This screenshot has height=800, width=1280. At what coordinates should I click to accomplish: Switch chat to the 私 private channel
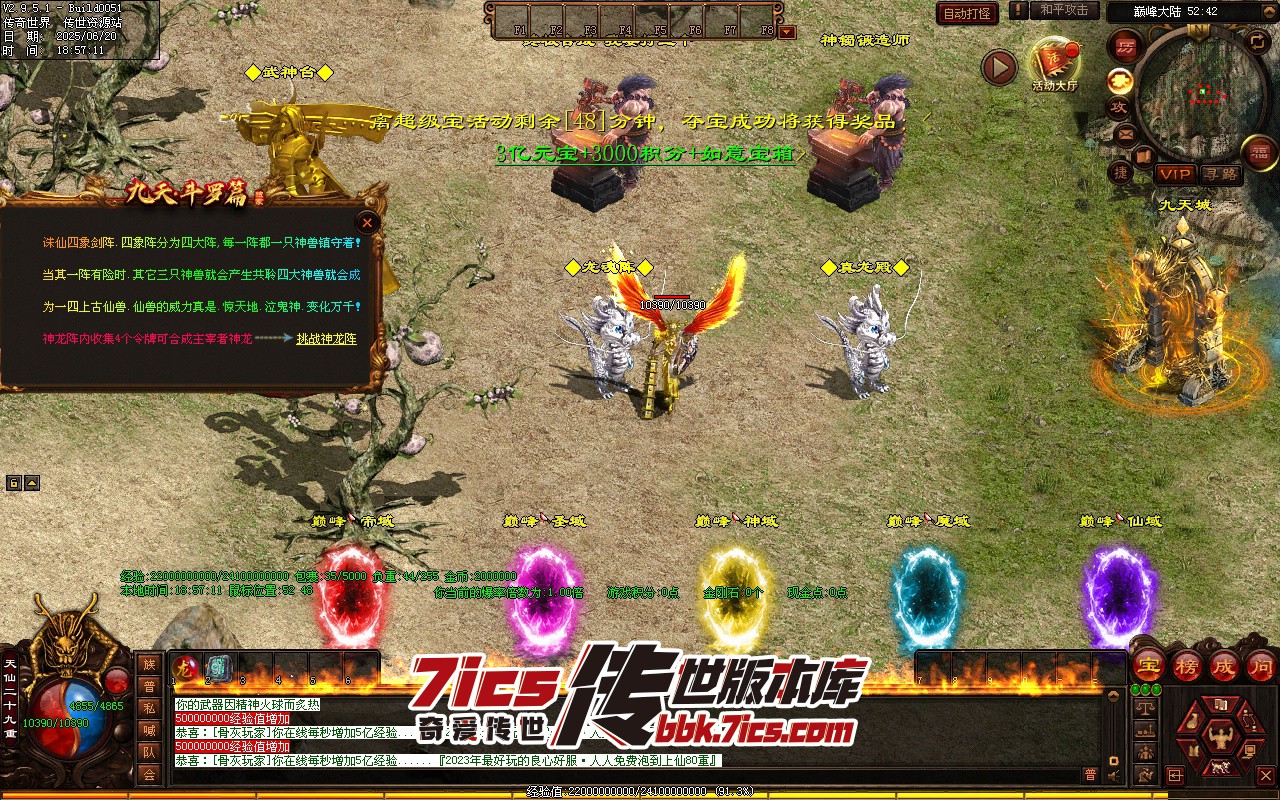click(x=149, y=708)
